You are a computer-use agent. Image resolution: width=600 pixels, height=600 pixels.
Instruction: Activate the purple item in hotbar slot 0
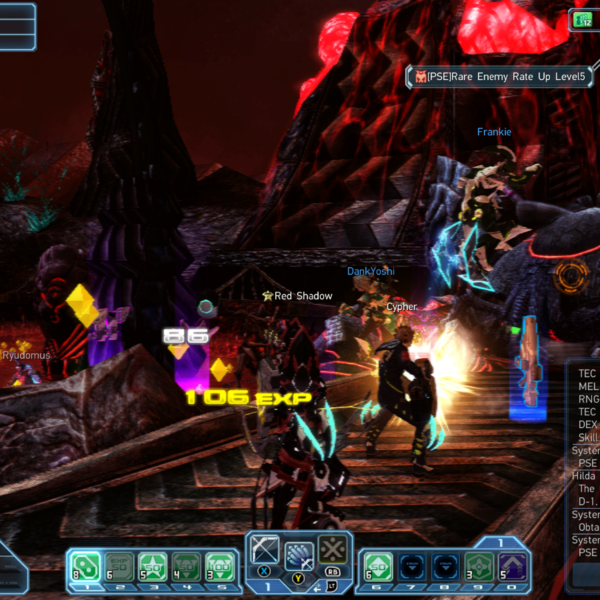[512, 566]
